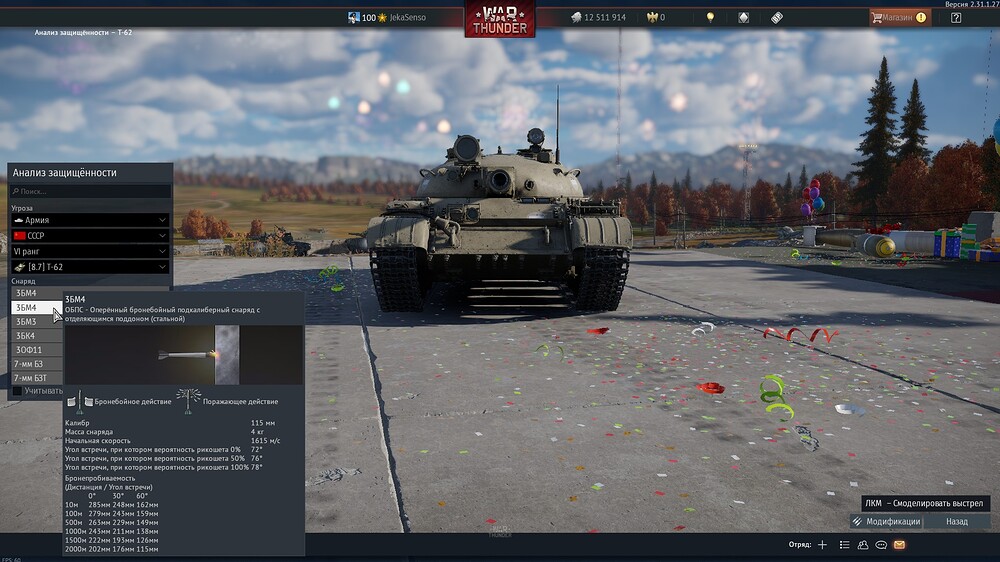
Task: Open the help question mark button
Action: 956,17
